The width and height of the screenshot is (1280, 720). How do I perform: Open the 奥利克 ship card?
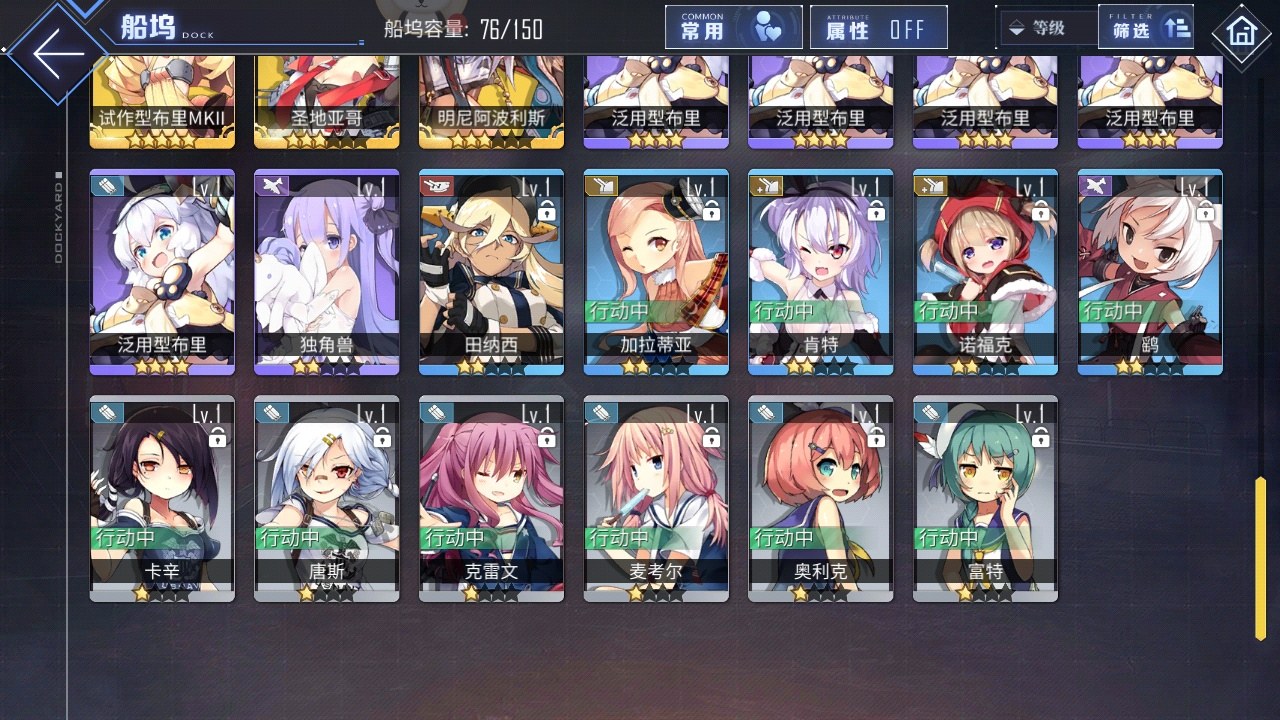click(820, 498)
